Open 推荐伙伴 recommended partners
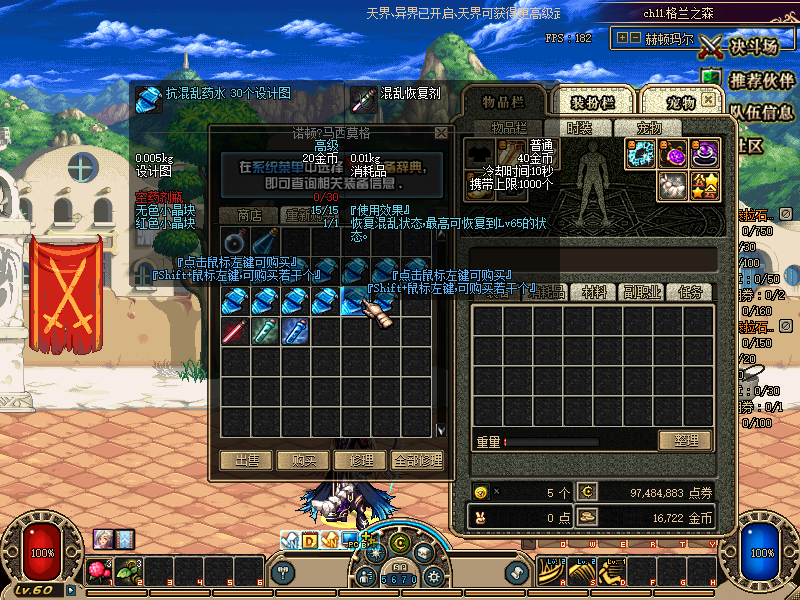The height and width of the screenshot is (600, 800). (x=762, y=80)
